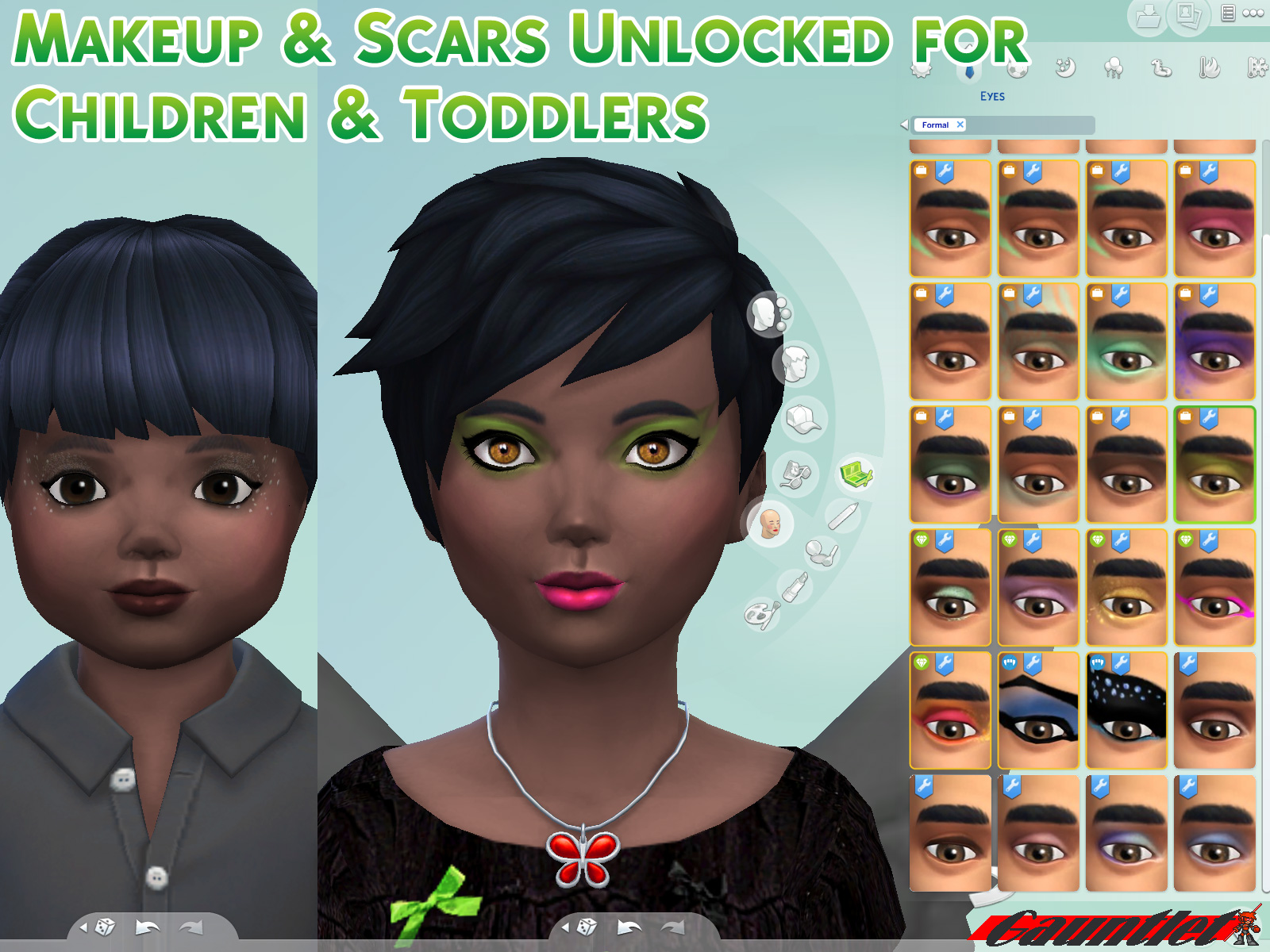
Task: Open the hats category on the style wheel
Action: coord(800,417)
